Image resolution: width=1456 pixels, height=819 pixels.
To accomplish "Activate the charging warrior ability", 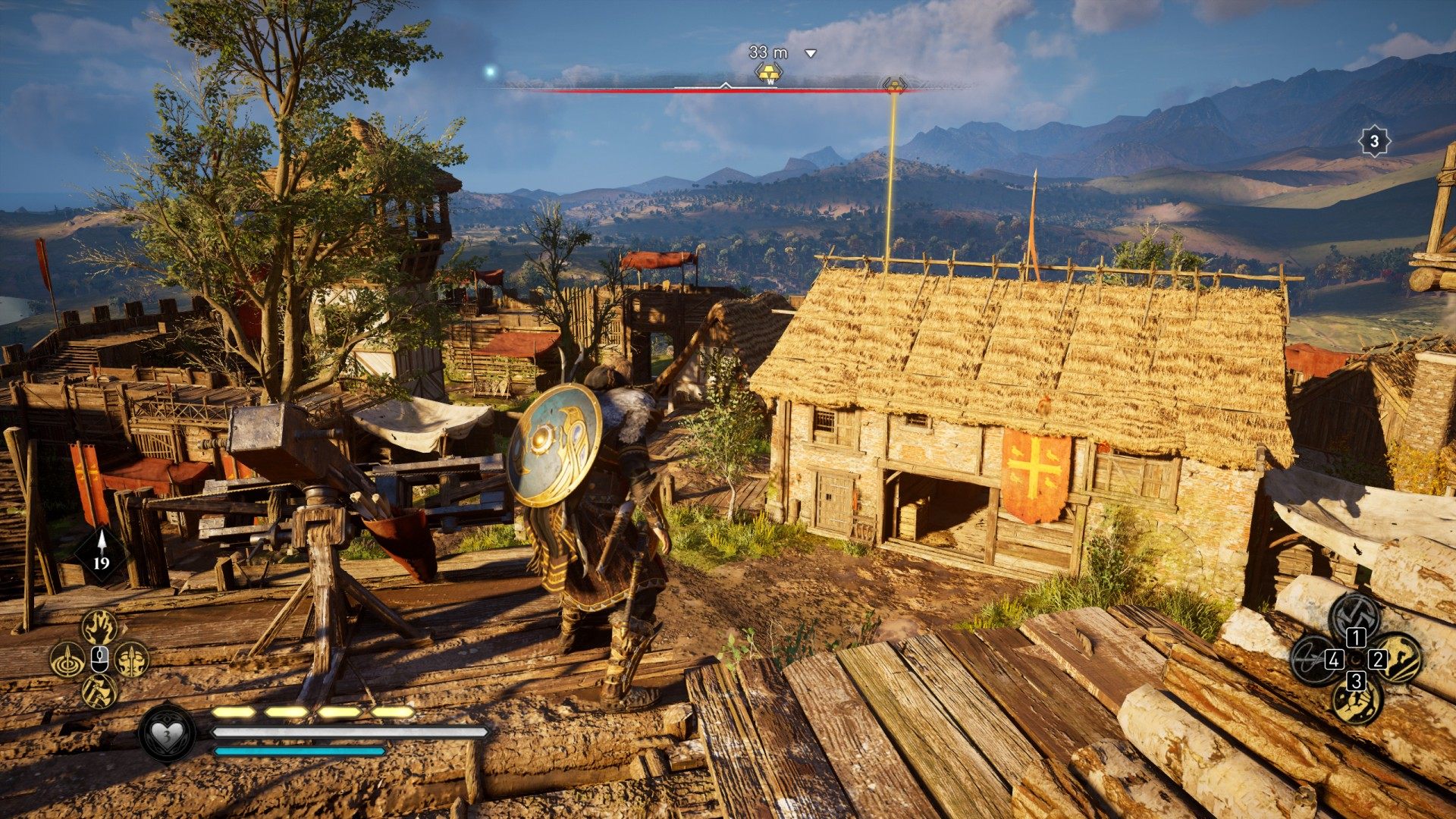I will click(x=1398, y=658).
